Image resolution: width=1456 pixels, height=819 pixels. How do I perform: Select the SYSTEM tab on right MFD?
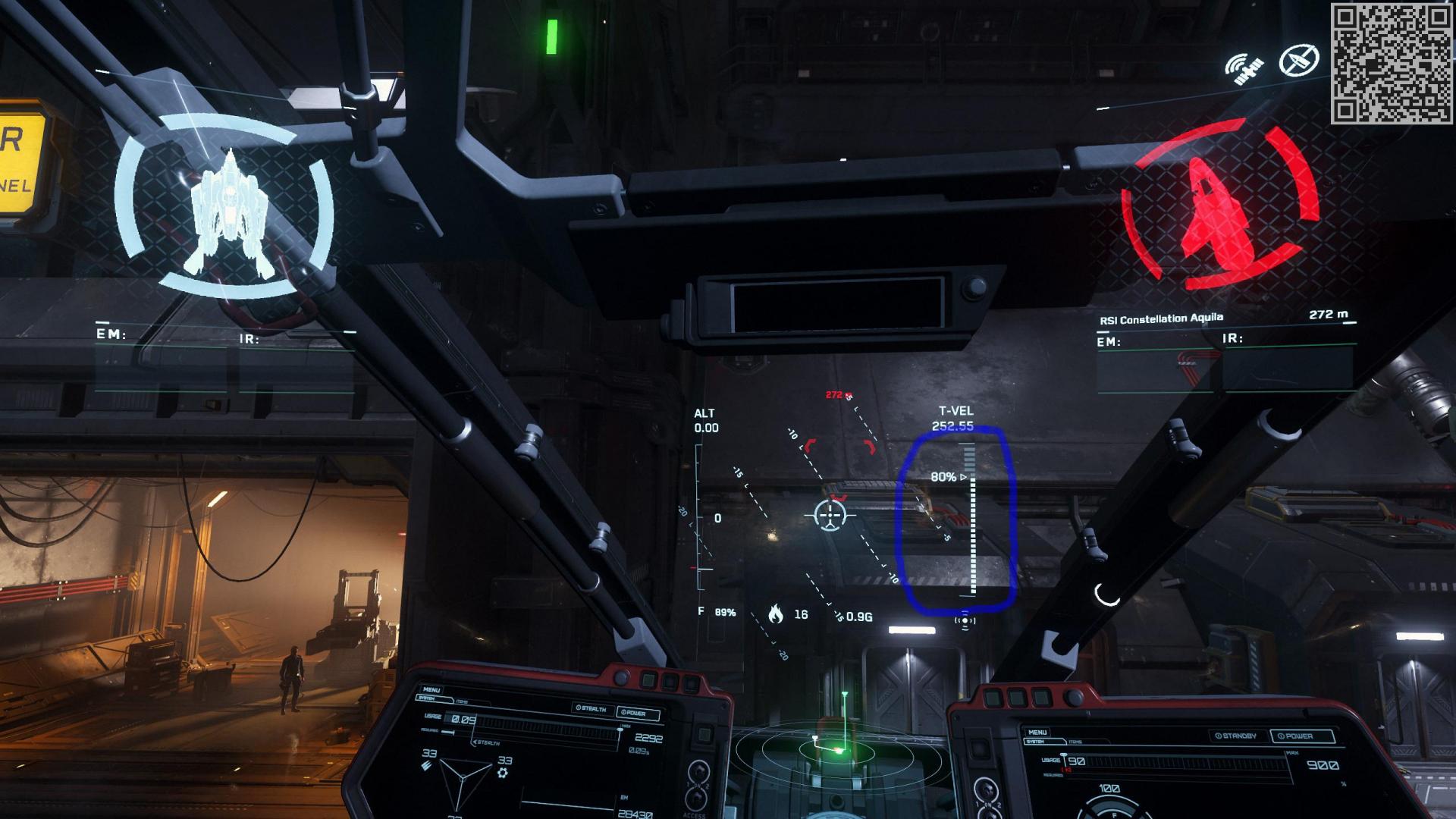coord(1035,741)
